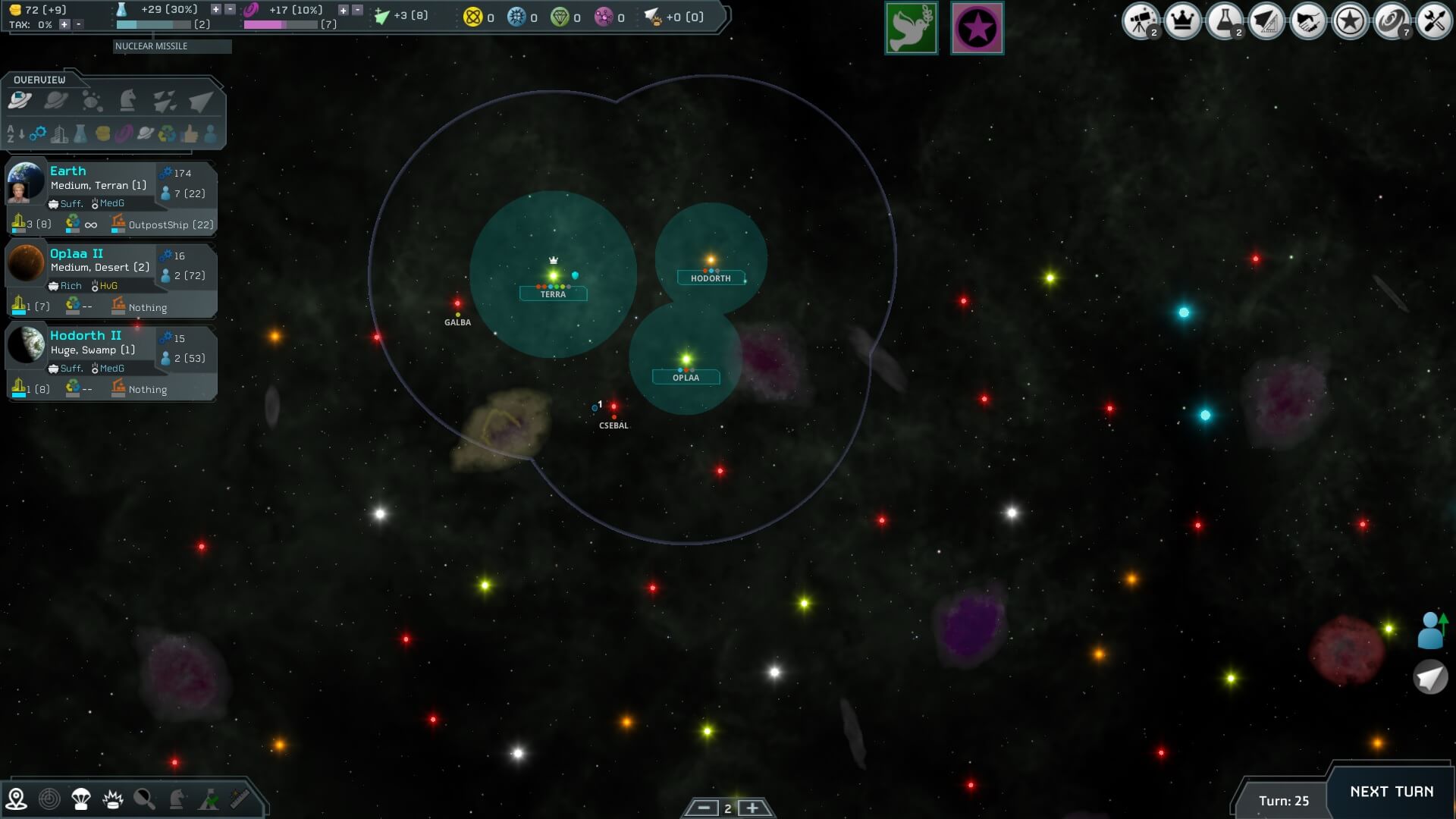Open the wrench and screwdriver options
This screenshot has width=1456, height=819.
[x=1433, y=21]
